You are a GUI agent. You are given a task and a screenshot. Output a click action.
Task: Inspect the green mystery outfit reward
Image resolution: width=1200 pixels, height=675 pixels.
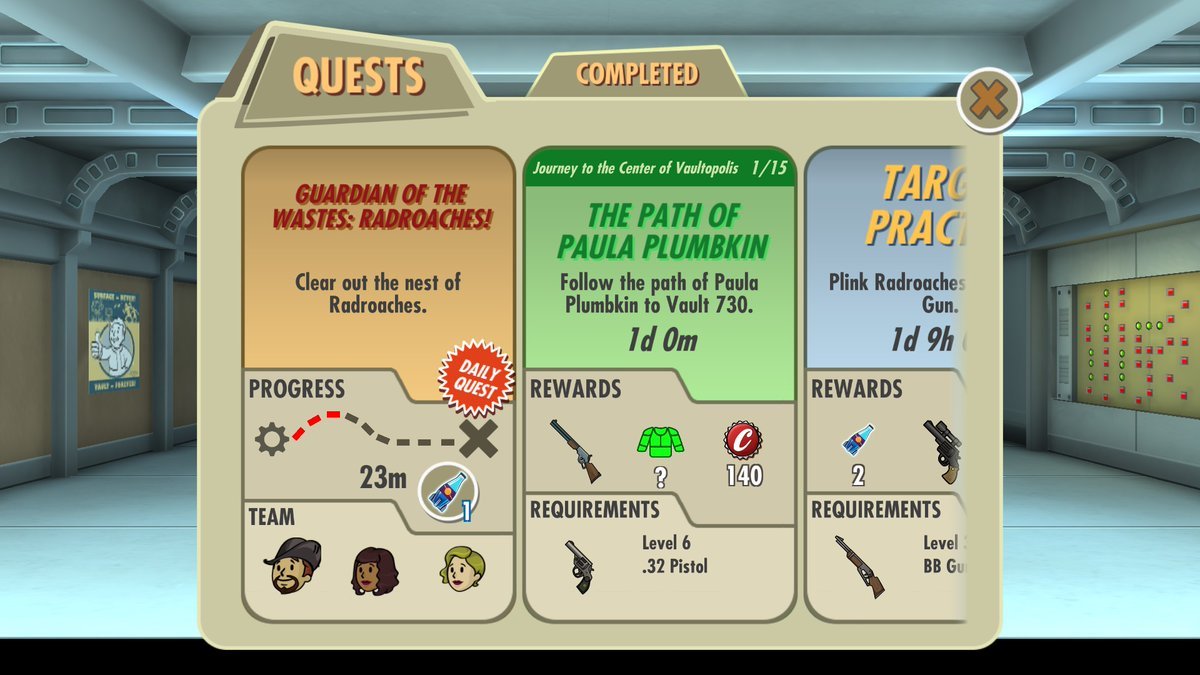[659, 443]
